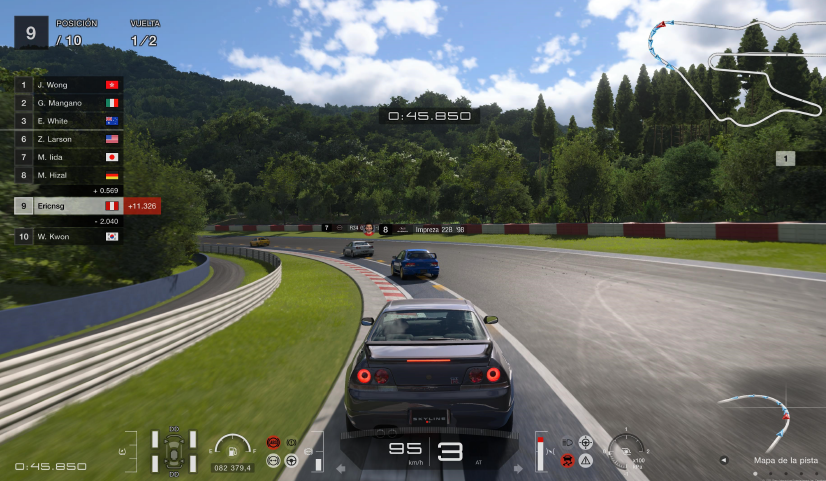This screenshot has height=481, width=826.
Task: Click the hazard warning triangle icon
Action: click(586, 460)
